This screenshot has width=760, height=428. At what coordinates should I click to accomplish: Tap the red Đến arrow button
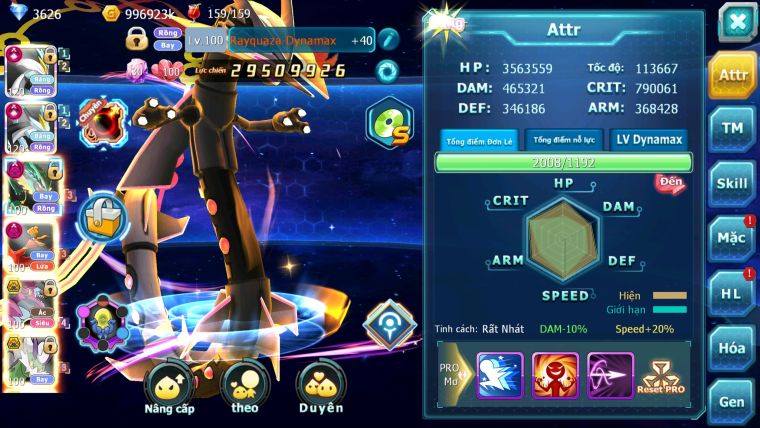pyautogui.click(x=670, y=183)
